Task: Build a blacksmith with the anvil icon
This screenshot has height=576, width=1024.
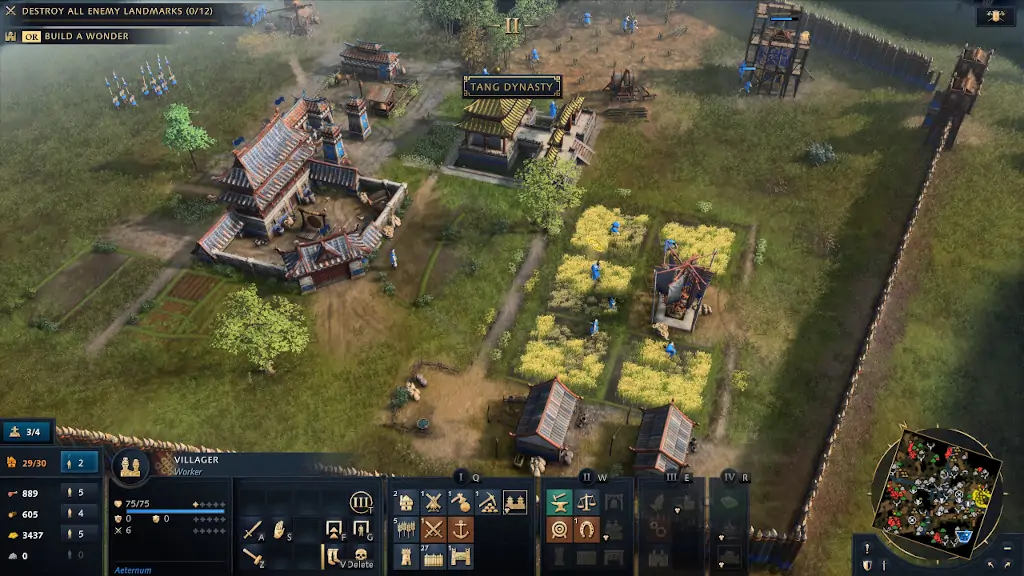Action: 559,502
